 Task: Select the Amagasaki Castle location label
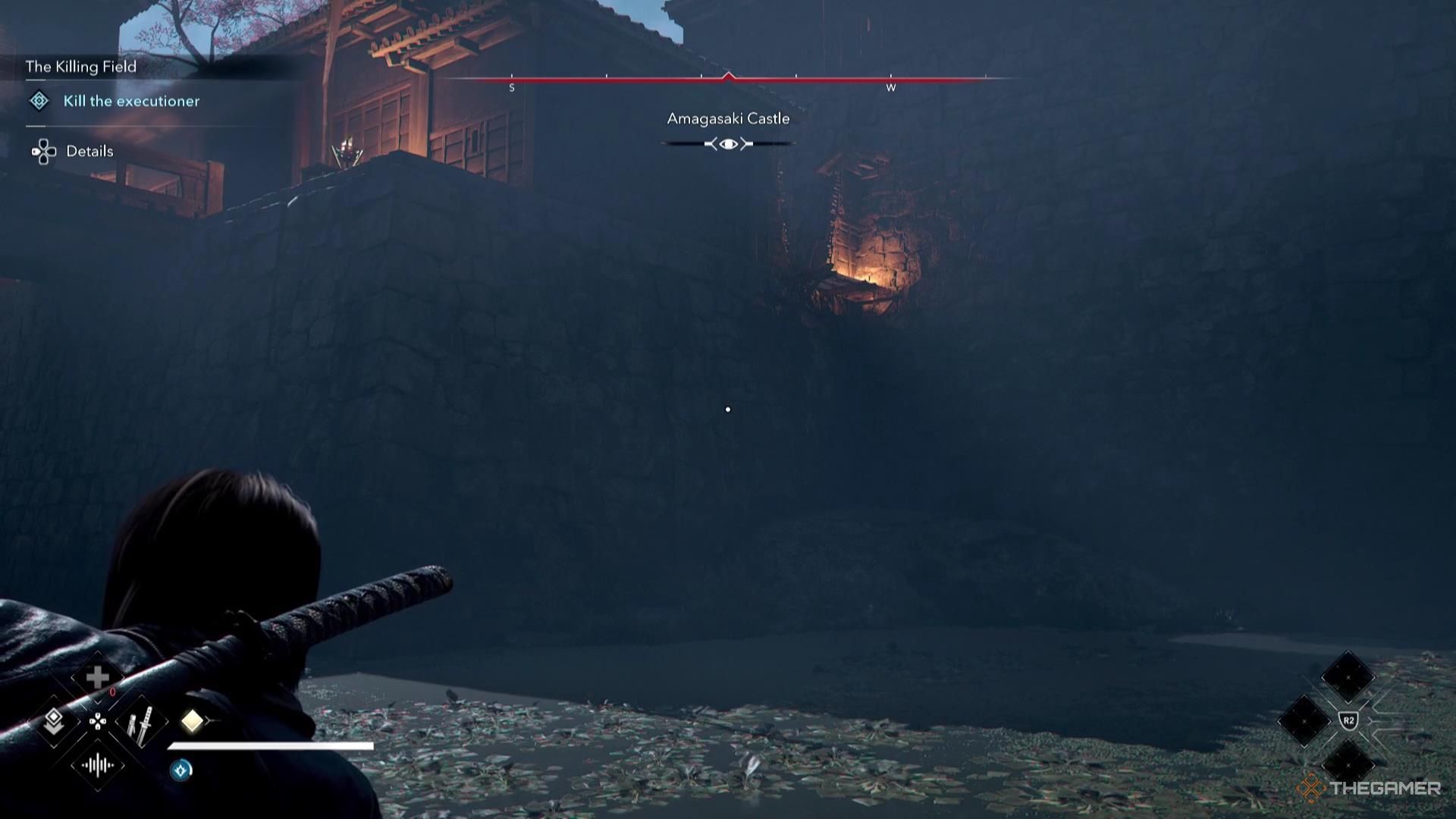(x=728, y=119)
